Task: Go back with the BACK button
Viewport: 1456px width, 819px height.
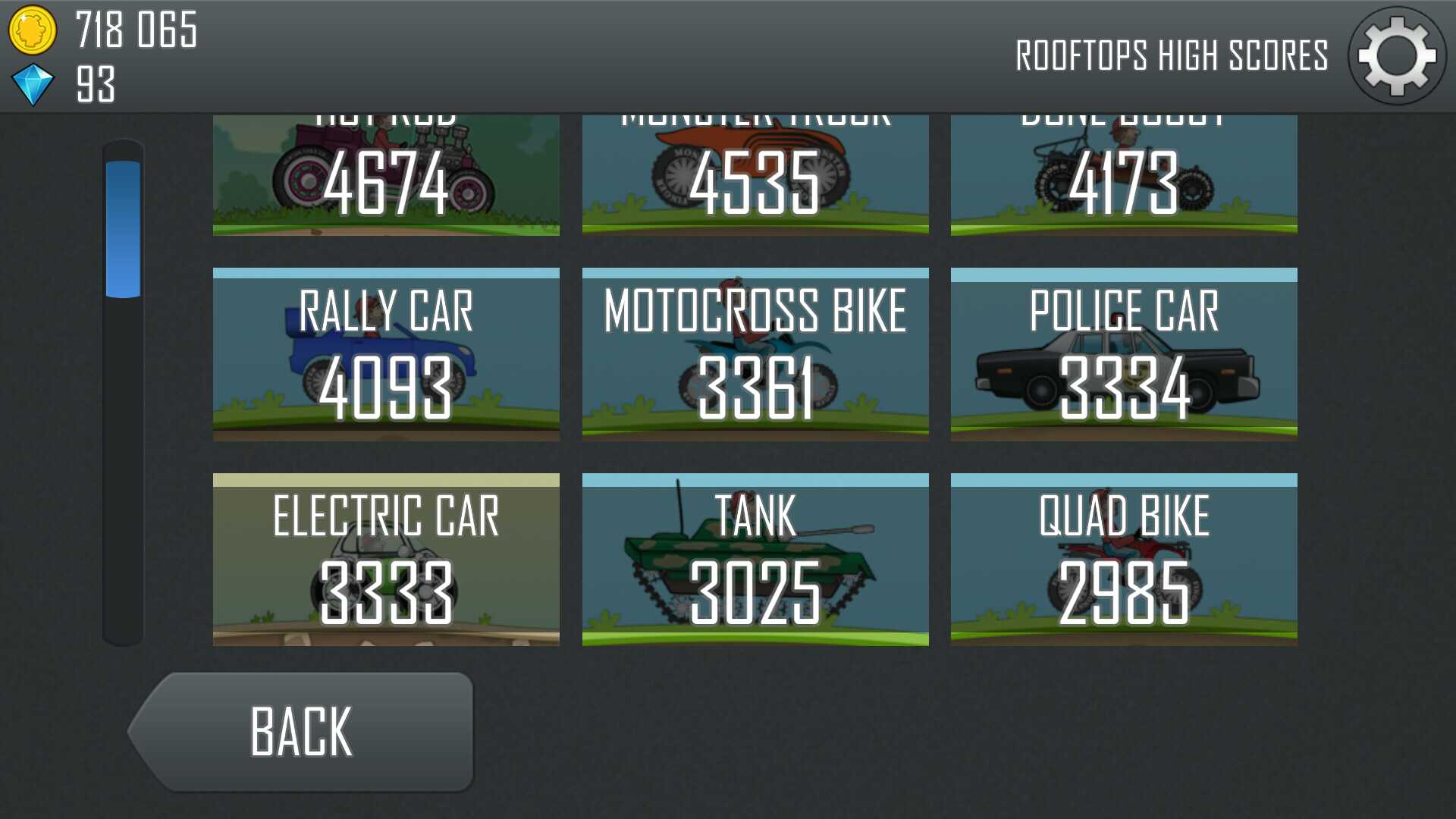Action: [x=303, y=732]
